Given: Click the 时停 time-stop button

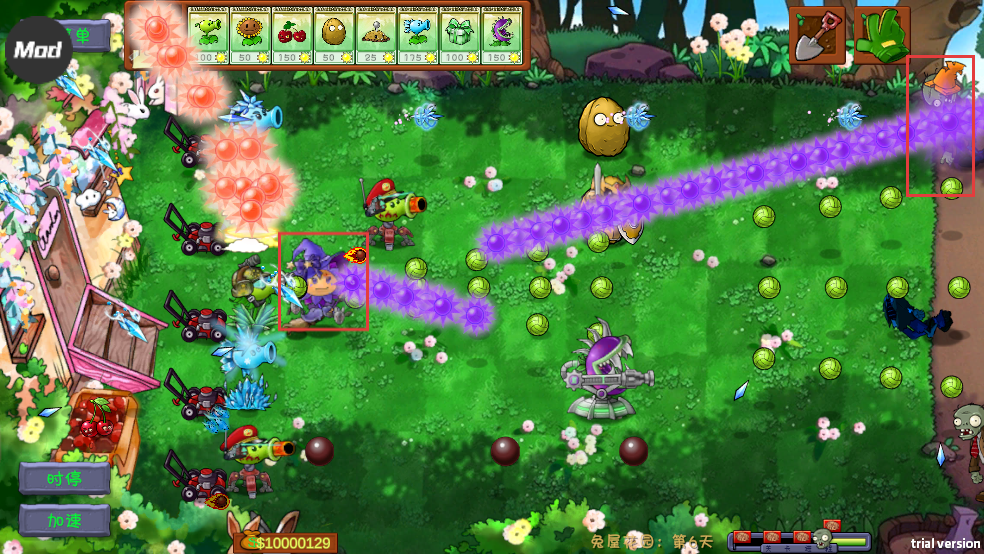Looking at the screenshot, I should point(64,478).
